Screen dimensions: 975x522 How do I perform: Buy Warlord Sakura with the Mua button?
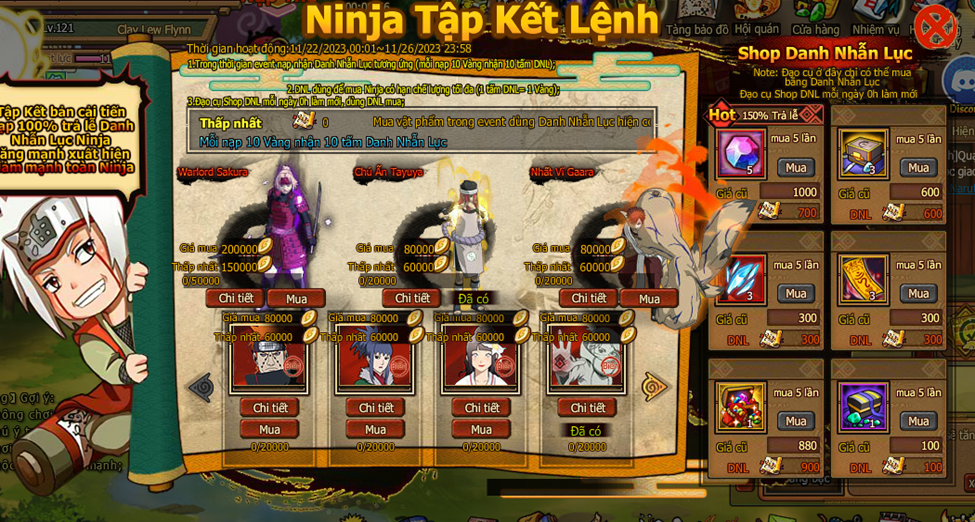click(296, 298)
